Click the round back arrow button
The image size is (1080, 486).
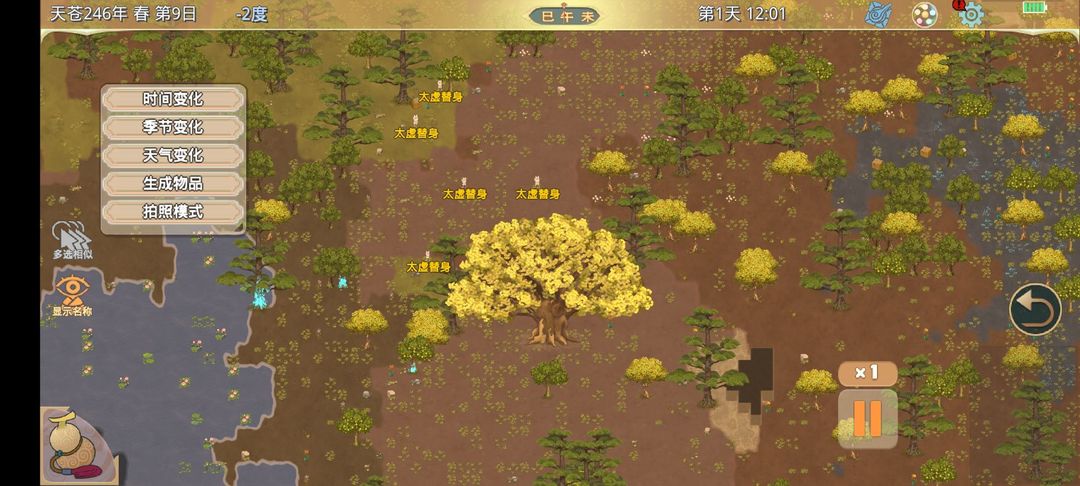[1034, 310]
